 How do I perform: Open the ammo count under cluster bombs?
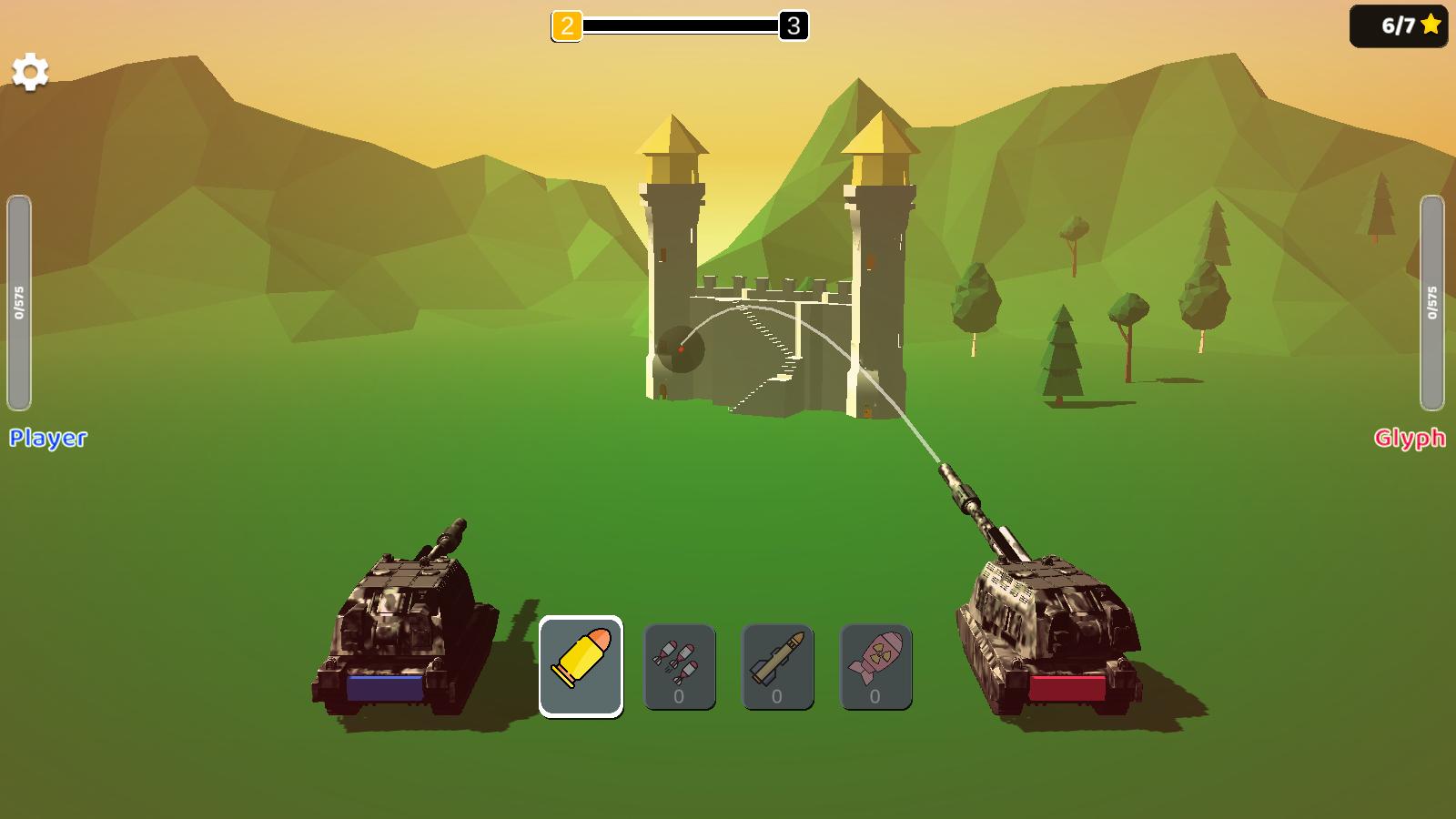pyautogui.click(x=679, y=696)
